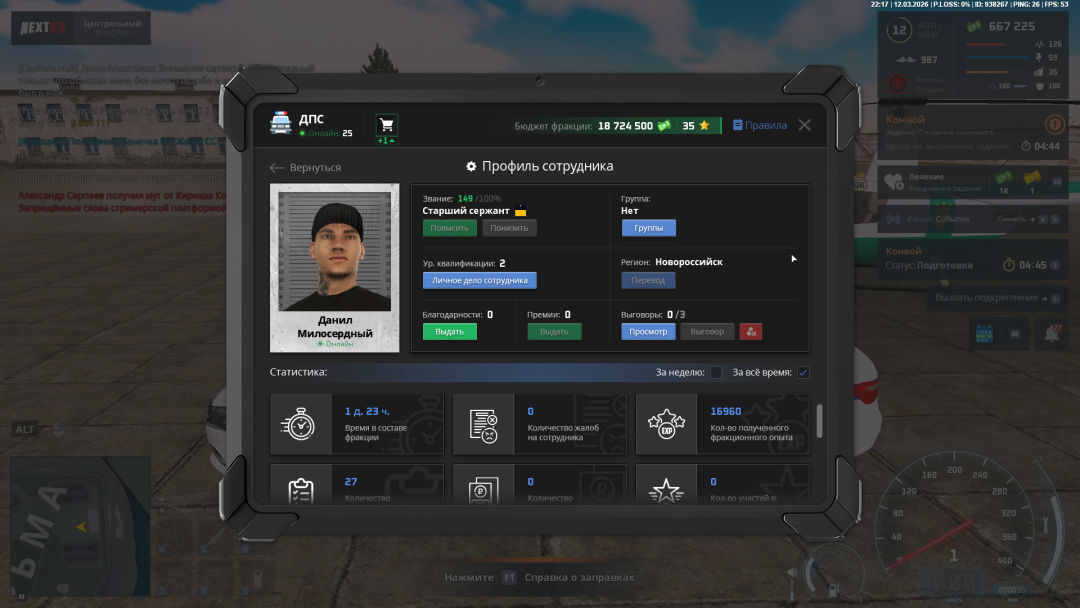Viewport: 1080px width, 608px height.
Task: Promote the employee with Повысить
Action: click(x=449, y=228)
